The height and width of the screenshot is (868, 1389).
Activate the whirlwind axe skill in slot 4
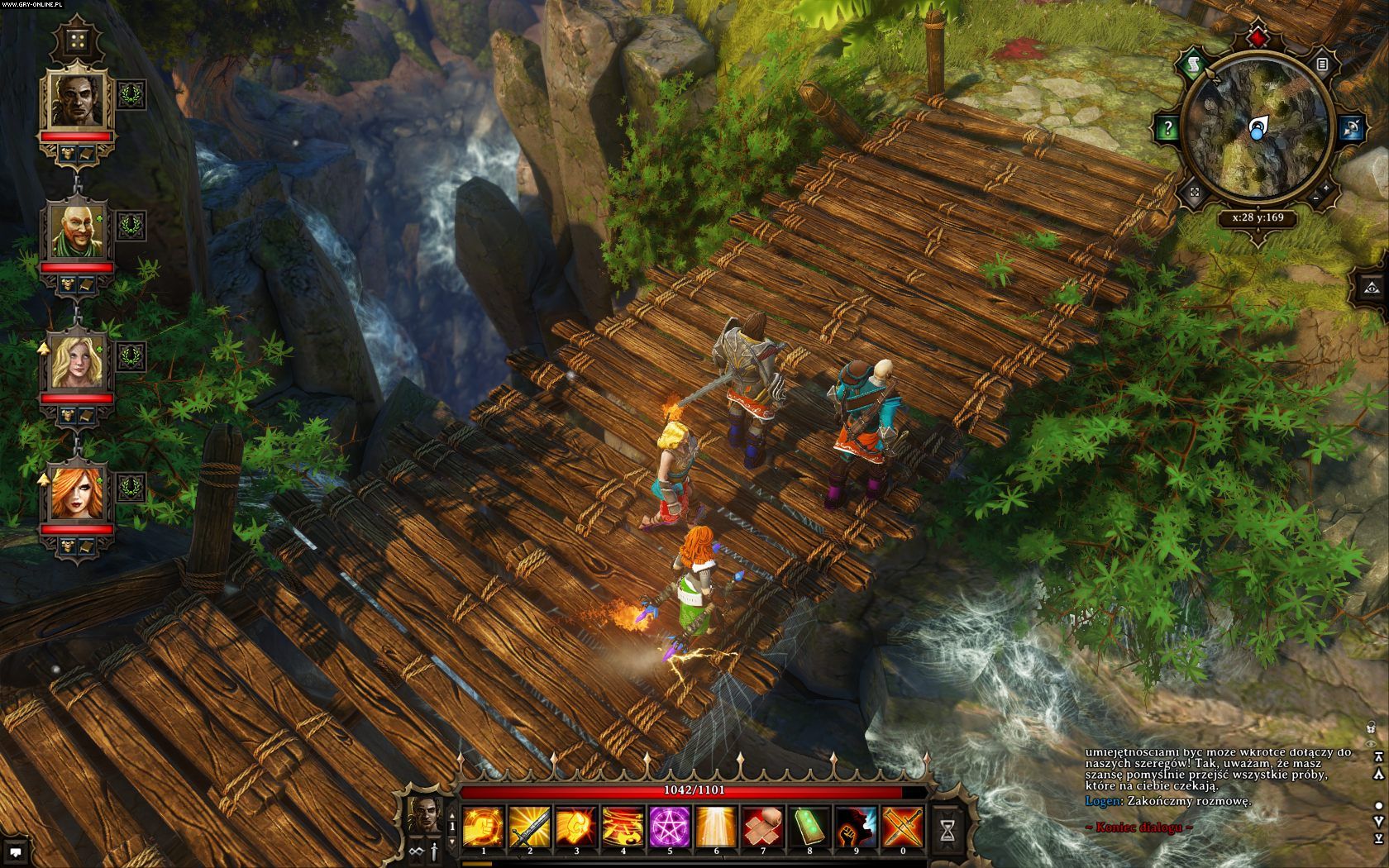(x=623, y=825)
